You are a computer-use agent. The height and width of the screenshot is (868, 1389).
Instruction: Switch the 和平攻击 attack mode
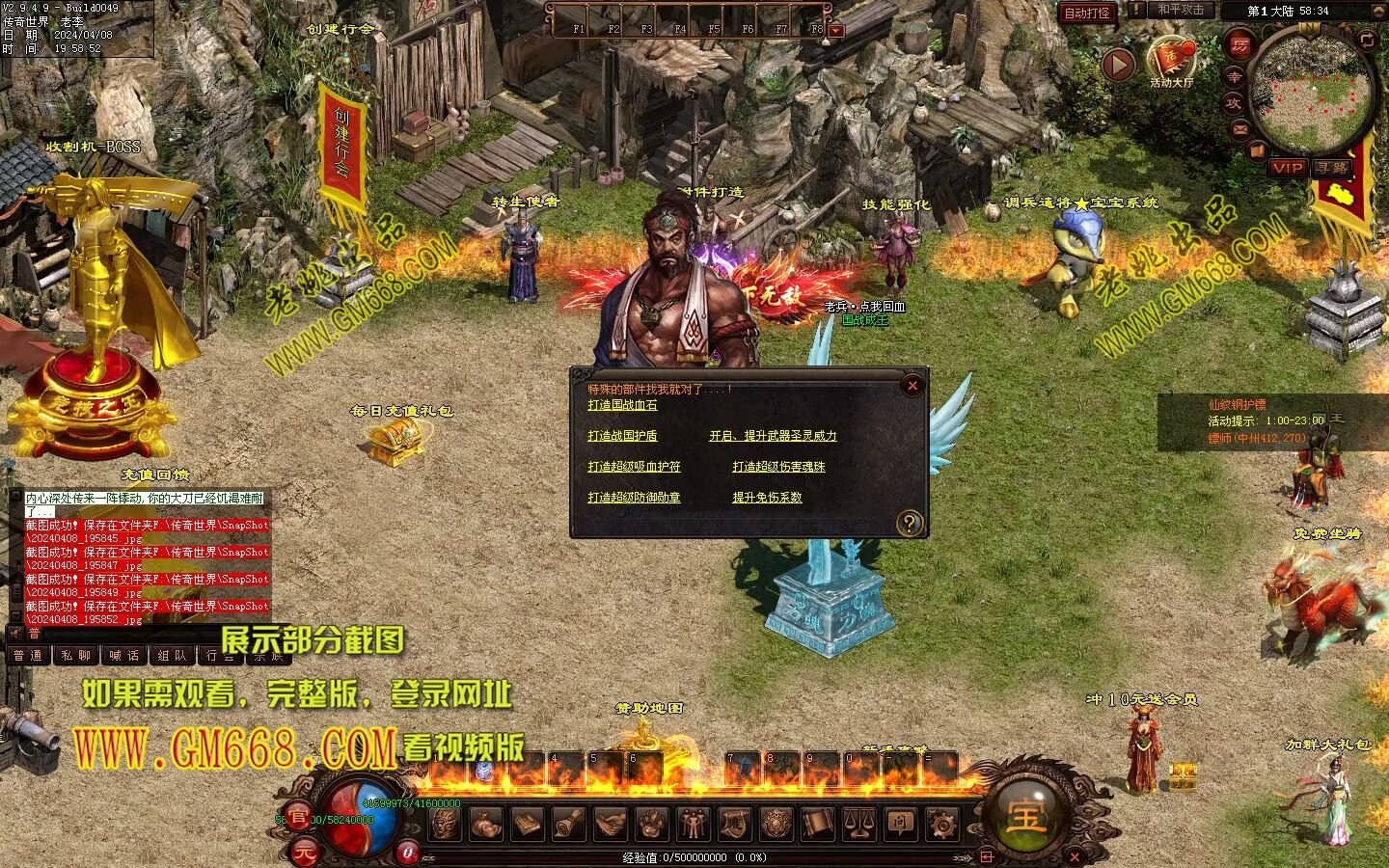1181,10
